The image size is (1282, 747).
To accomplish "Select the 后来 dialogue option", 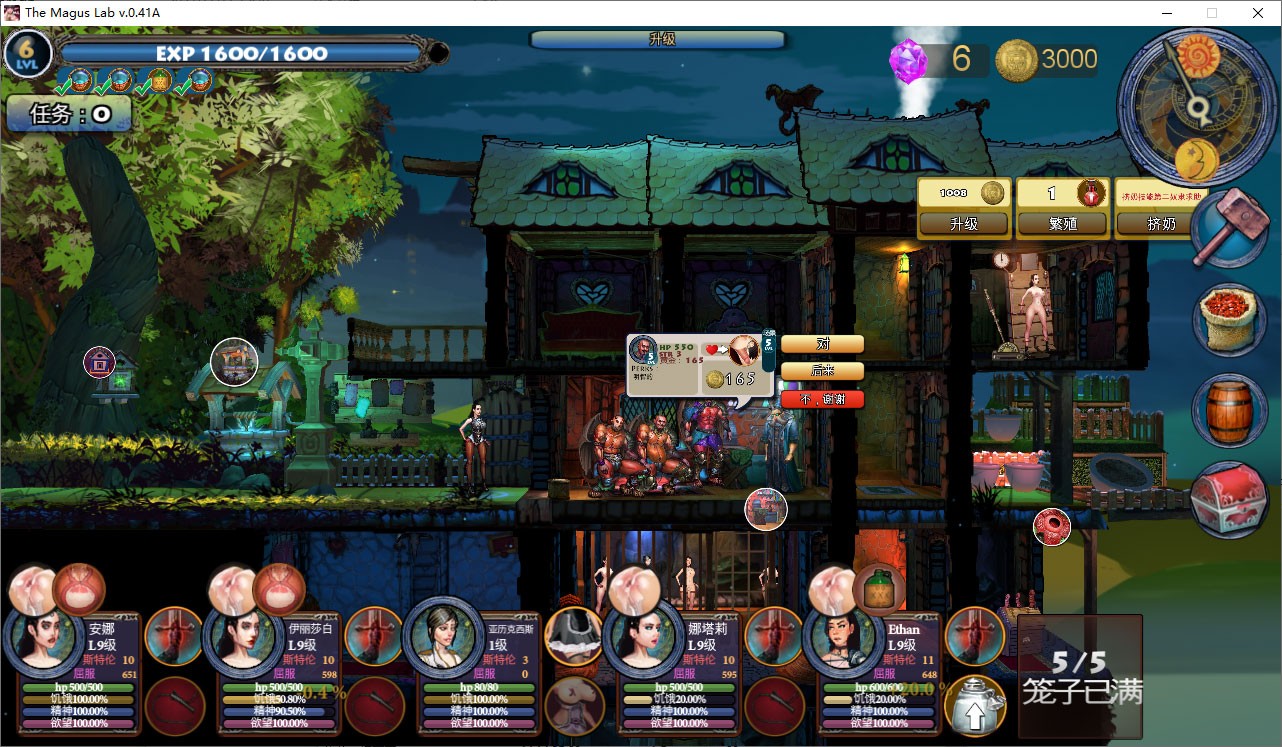I will point(822,371).
